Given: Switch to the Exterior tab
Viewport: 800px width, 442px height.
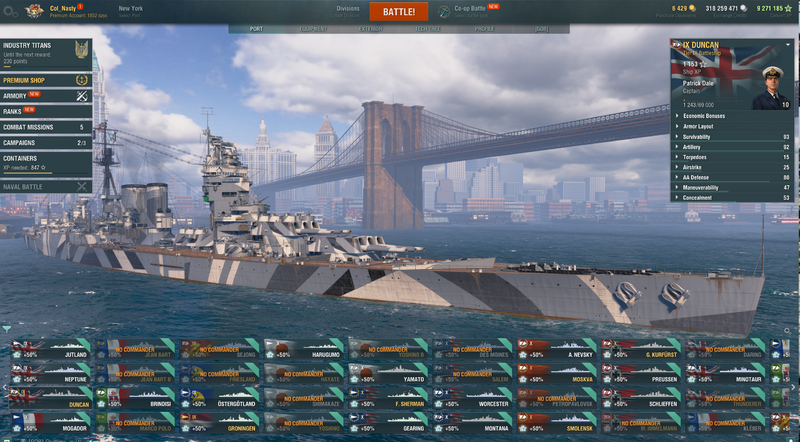Looking at the screenshot, I should [371, 29].
